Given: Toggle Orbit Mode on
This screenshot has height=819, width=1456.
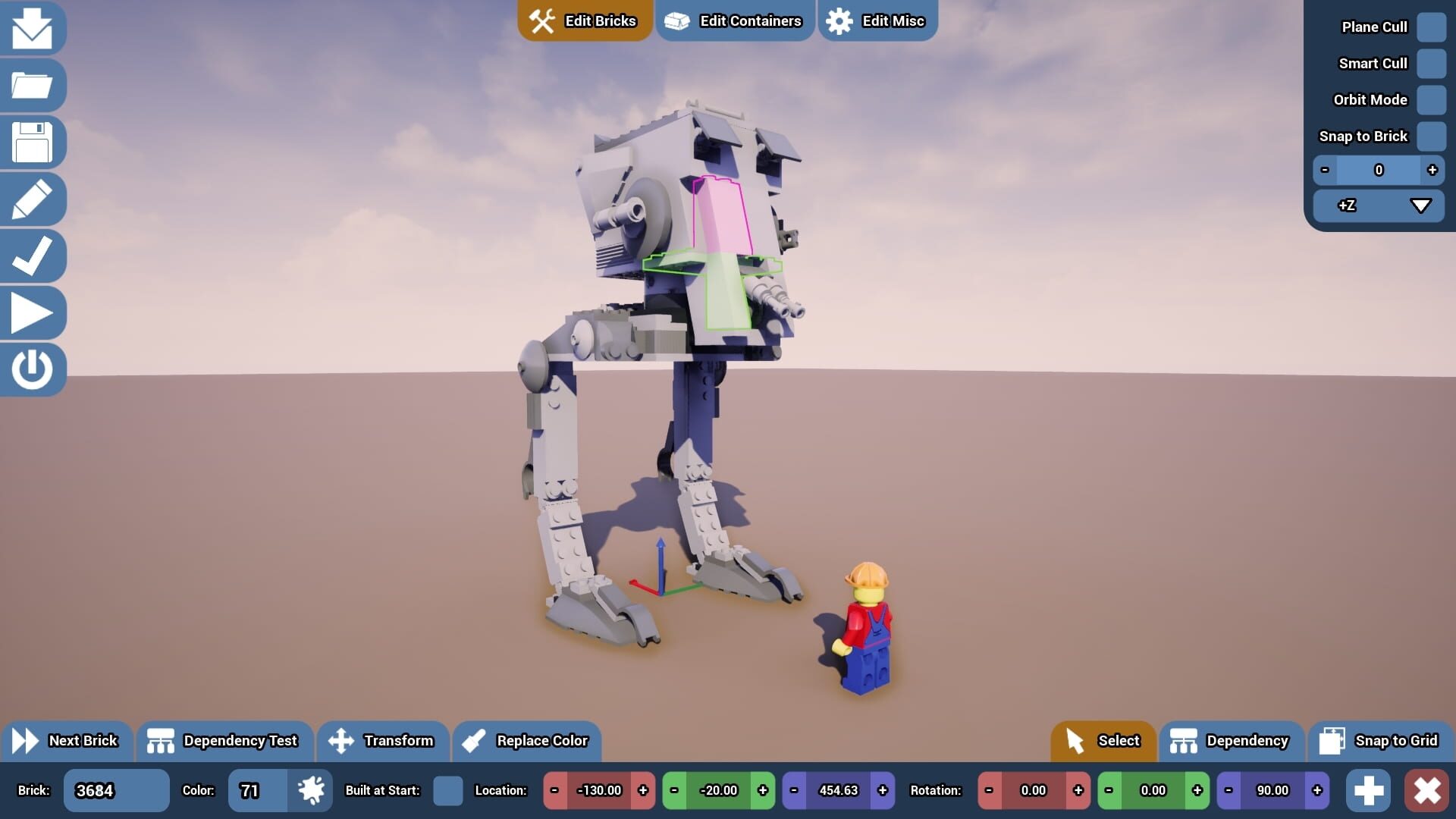Looking at the screenshot, I should click(1432, 99).
